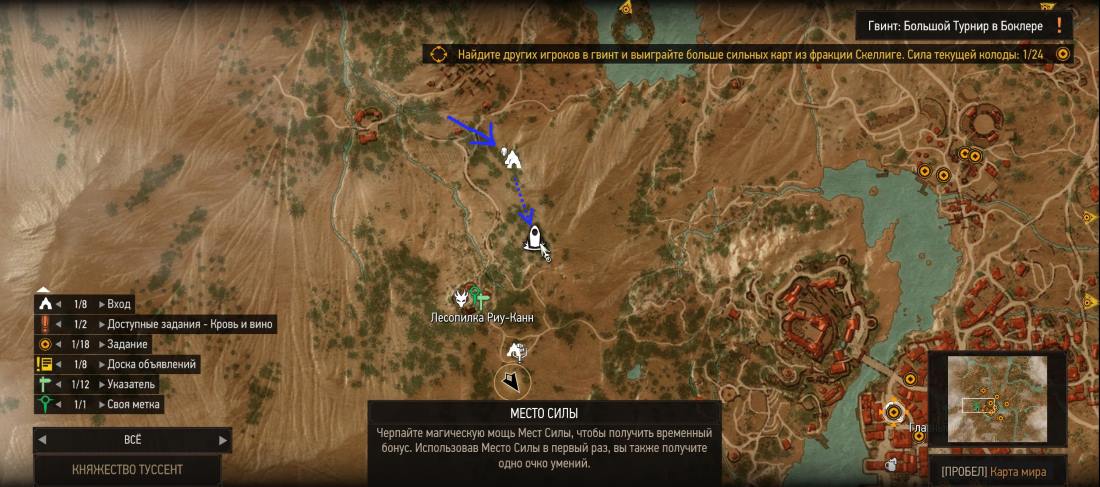Collapse the legend with the top arrow
The height and width of the screenshot is (487, 1100).
point(43,288)
